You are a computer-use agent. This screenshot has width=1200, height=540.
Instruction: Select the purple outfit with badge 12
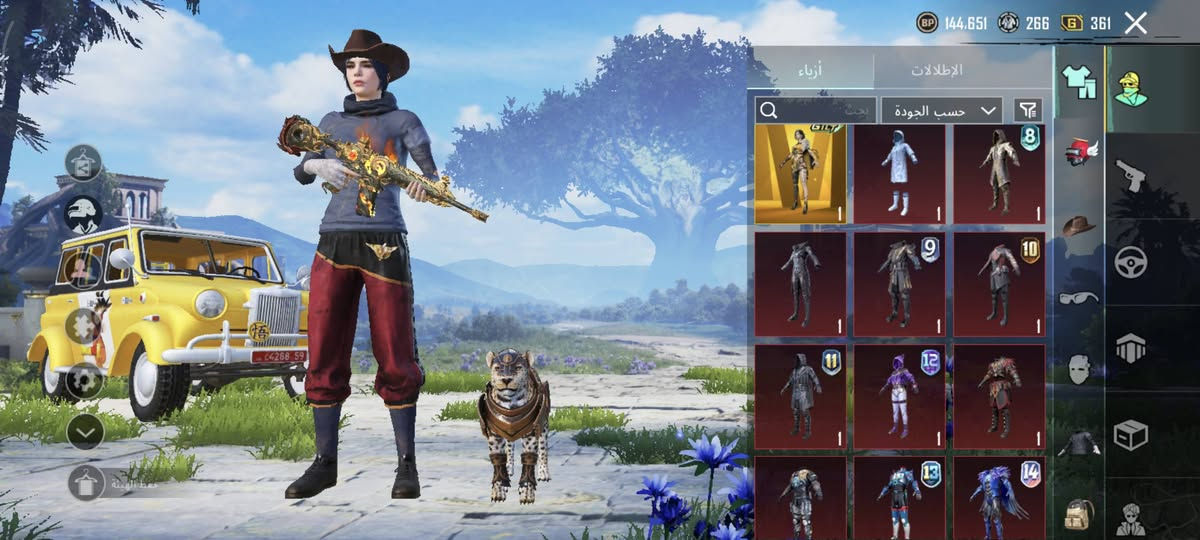point(899,395)
